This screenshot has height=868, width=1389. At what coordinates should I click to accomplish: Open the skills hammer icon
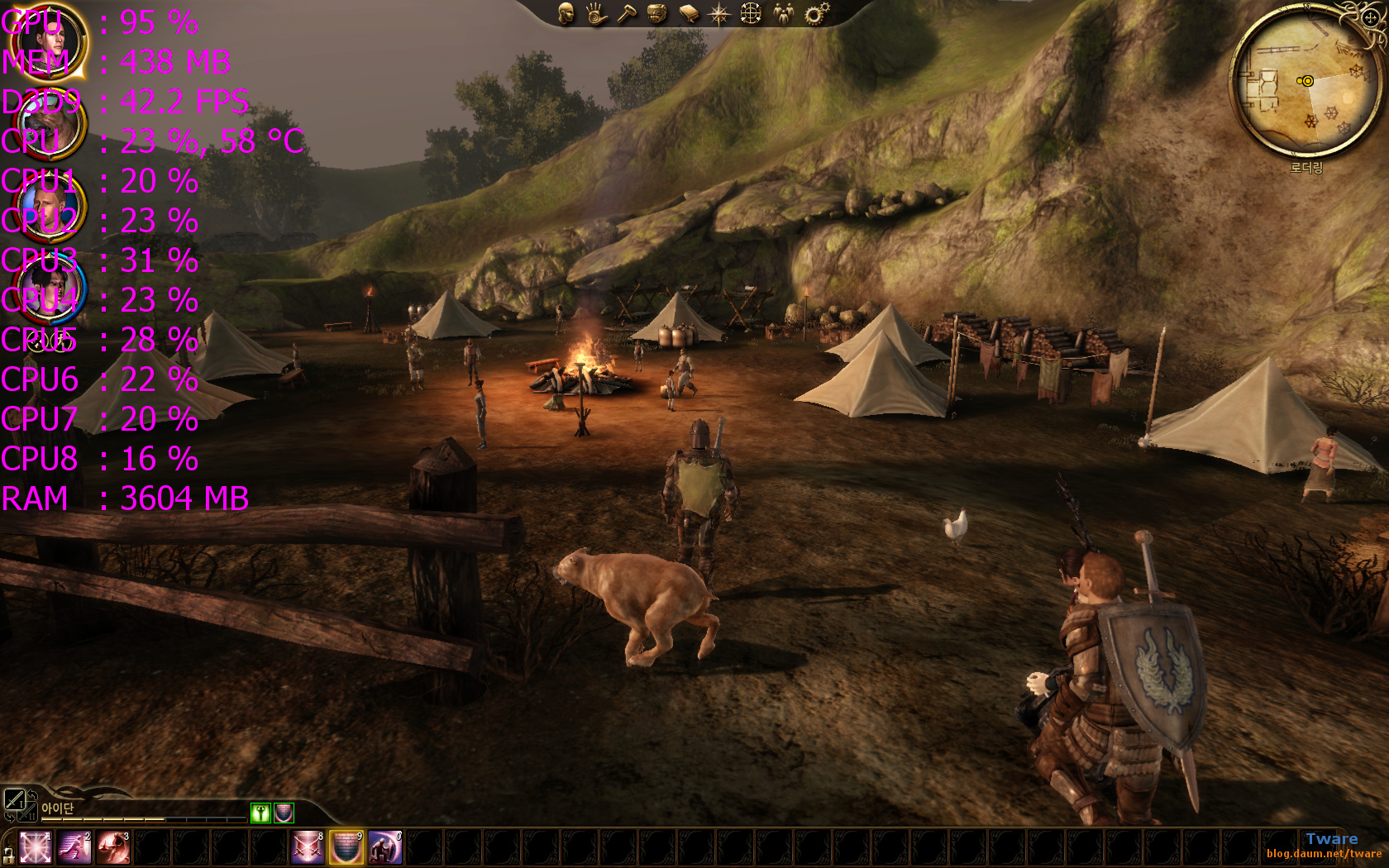[627, 14]
